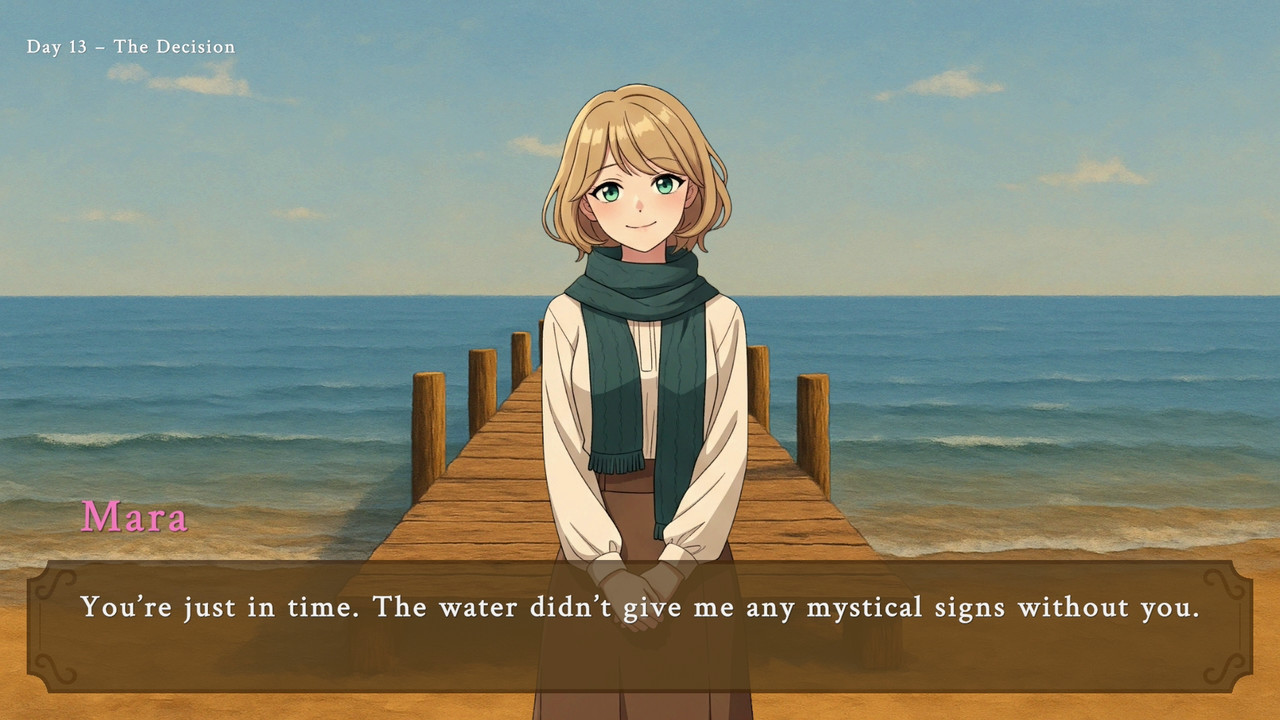Click the dialogue text line
The width and height of the screenshot is (1280, 720).
(640, 607)
